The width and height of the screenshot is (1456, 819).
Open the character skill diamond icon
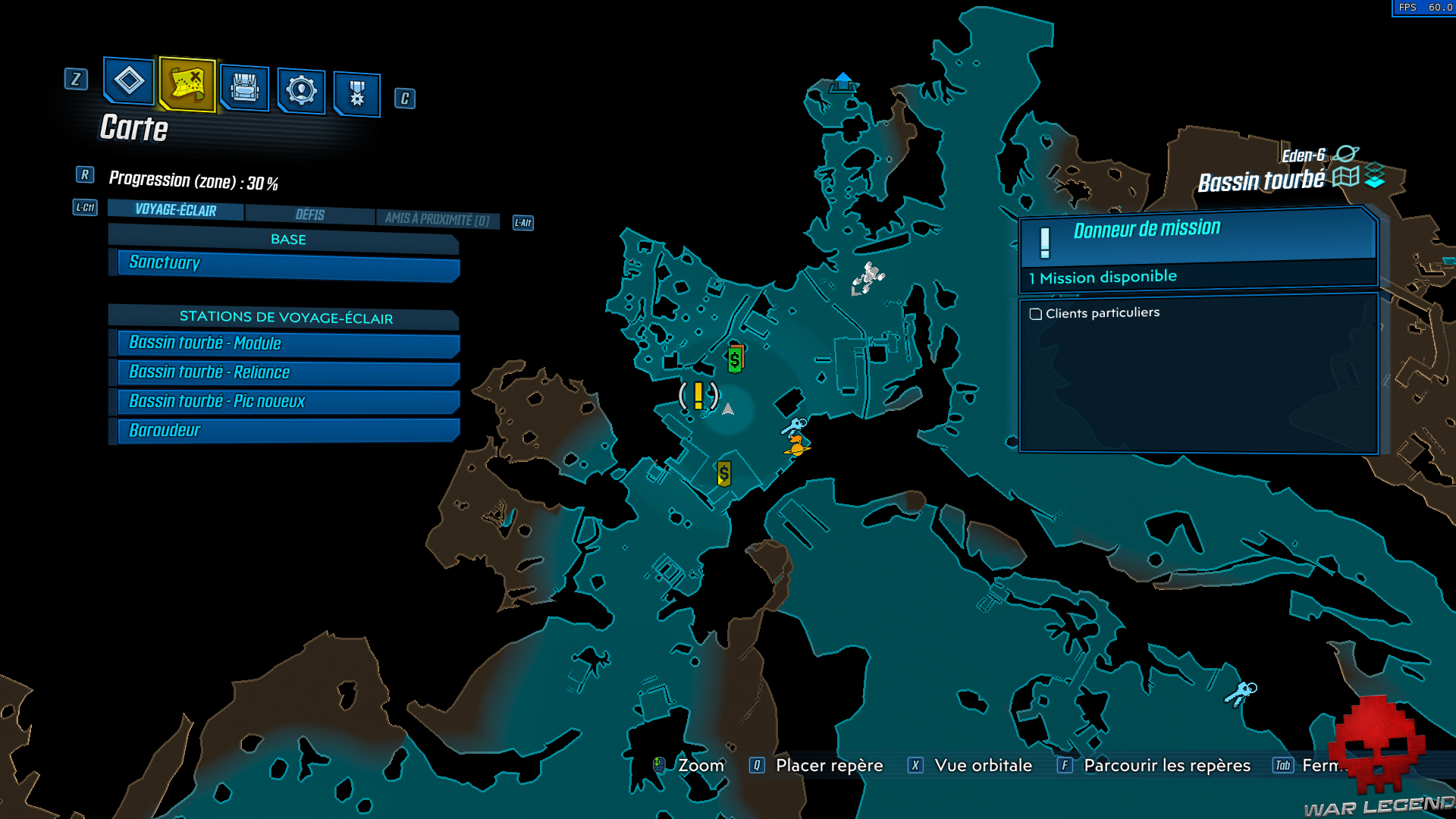click(x=127, y=83)
